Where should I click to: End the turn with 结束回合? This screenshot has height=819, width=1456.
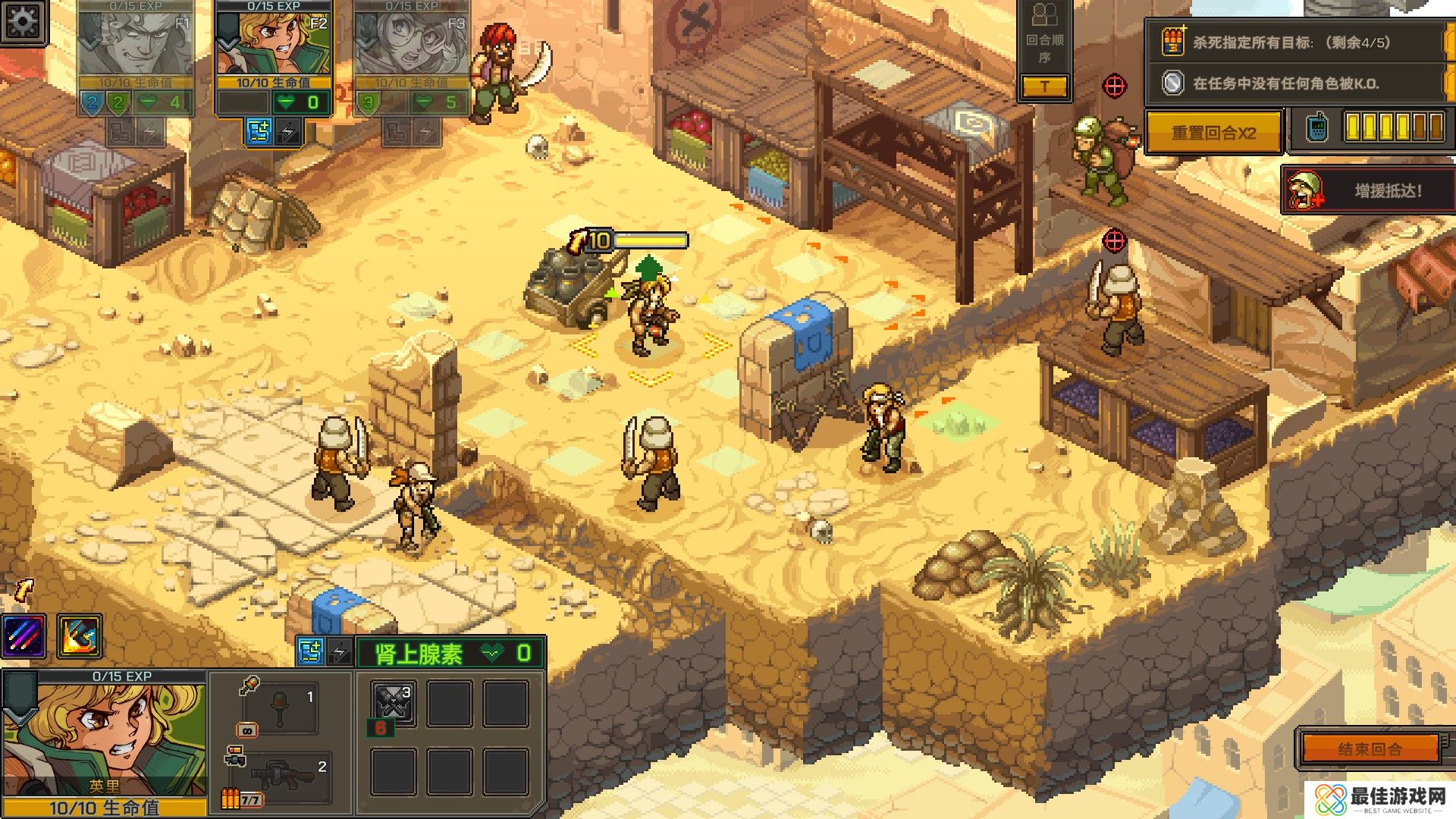coord(1370,749)
